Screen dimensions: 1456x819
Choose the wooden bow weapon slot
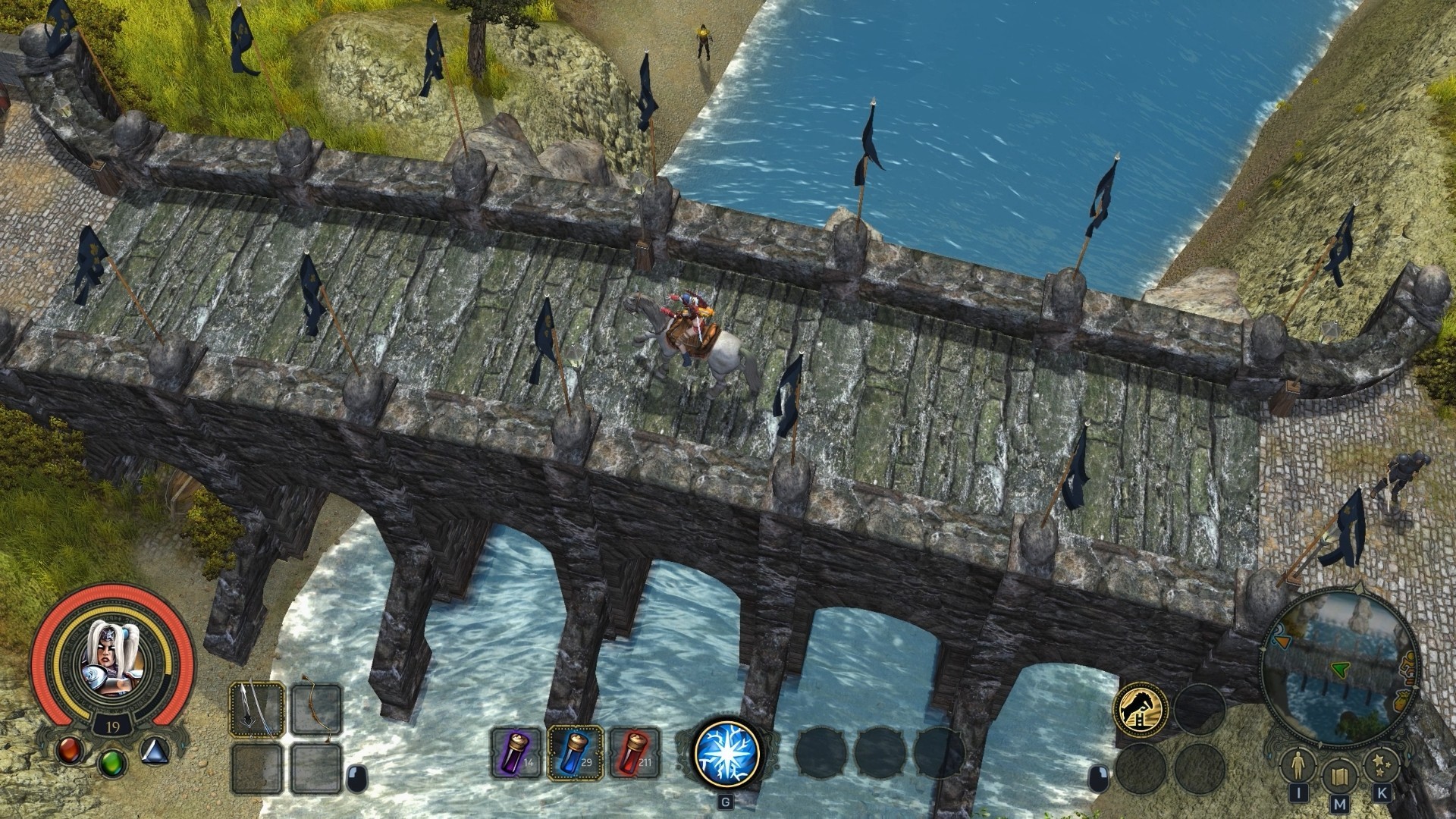click(x=315, y=709)
